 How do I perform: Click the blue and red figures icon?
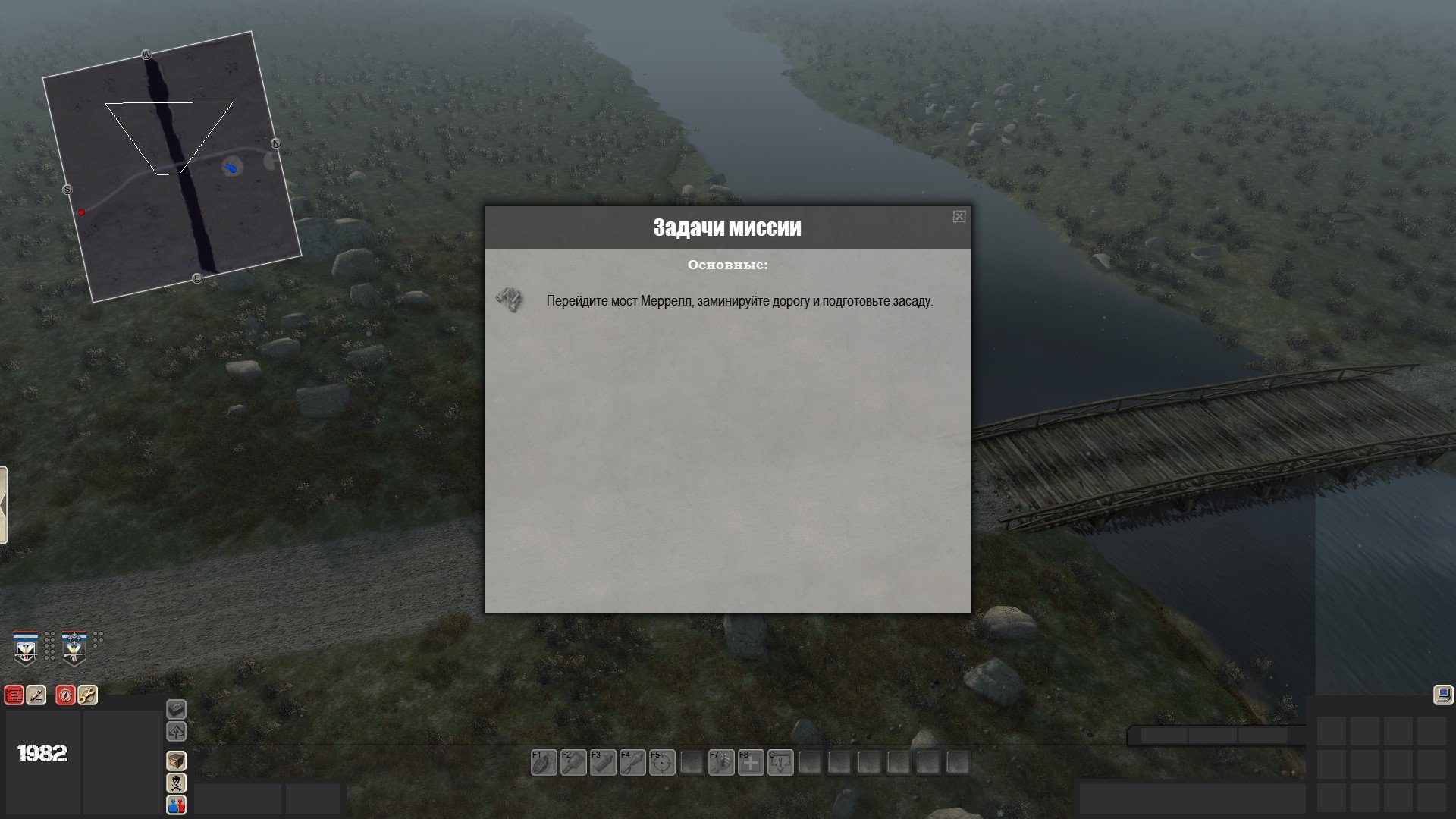click(x=176, y=805)
